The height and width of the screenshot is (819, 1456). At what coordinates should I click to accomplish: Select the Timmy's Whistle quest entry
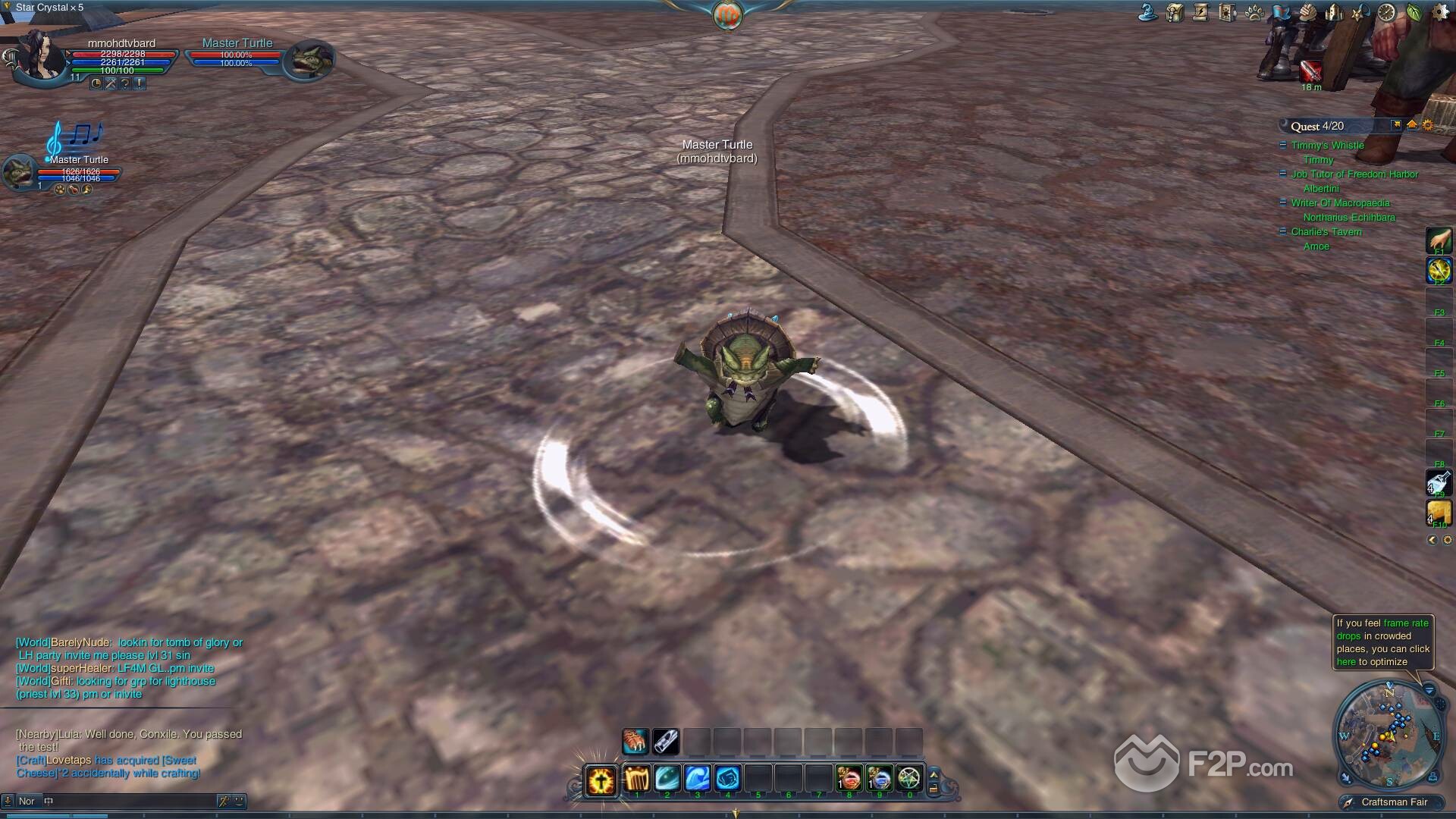1327,146
